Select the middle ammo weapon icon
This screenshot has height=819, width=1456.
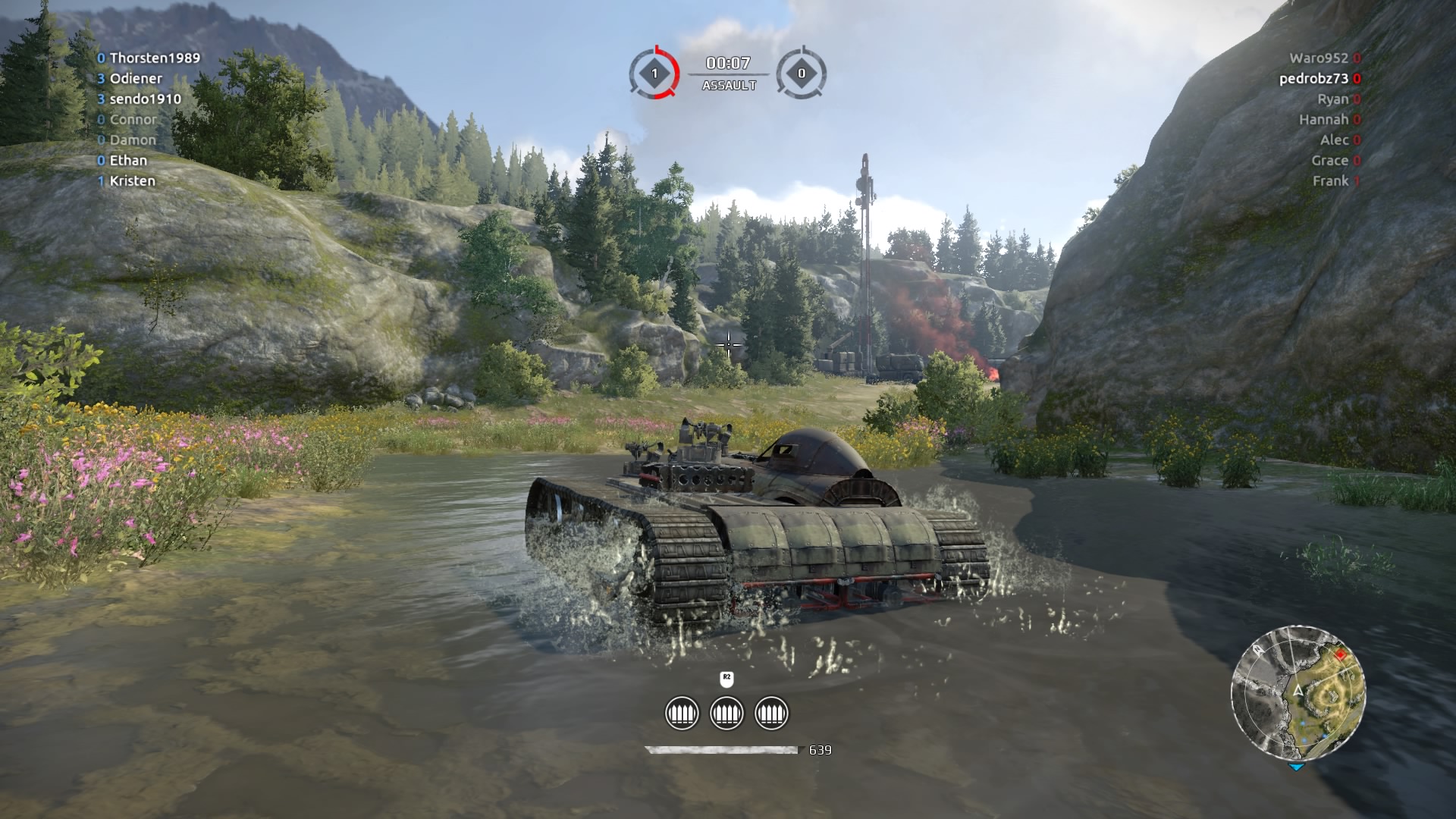[x=726, y=714]
